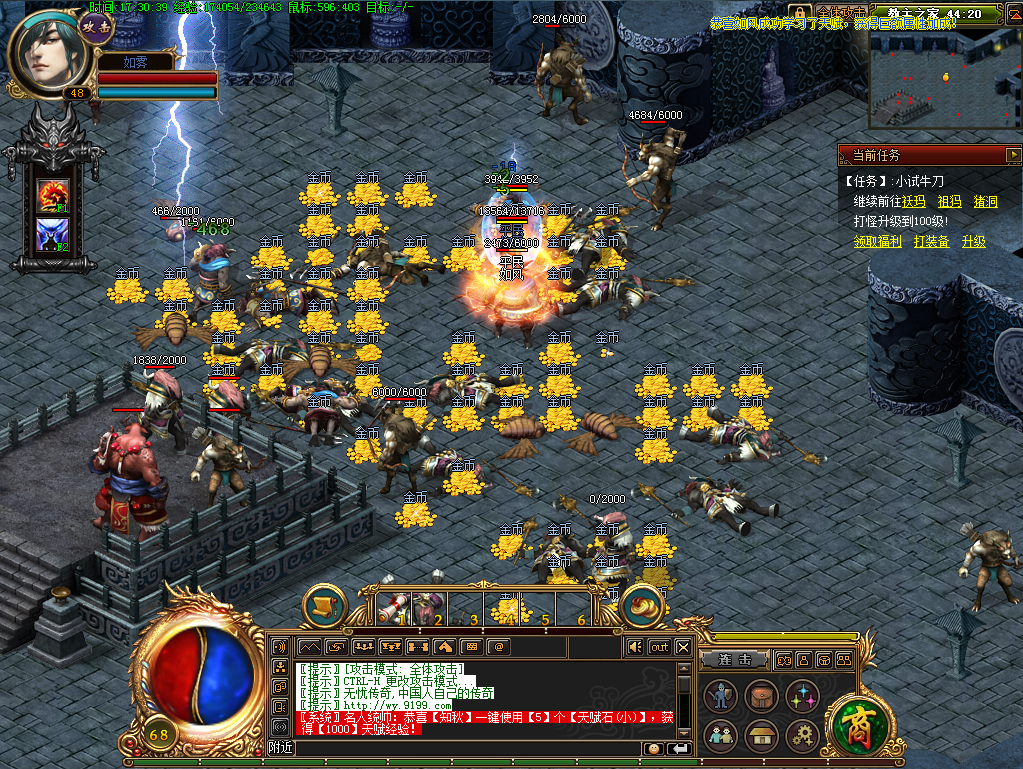
Task: Close the chat panel with X
Action: pyautogui.click(x=683, y=647)
